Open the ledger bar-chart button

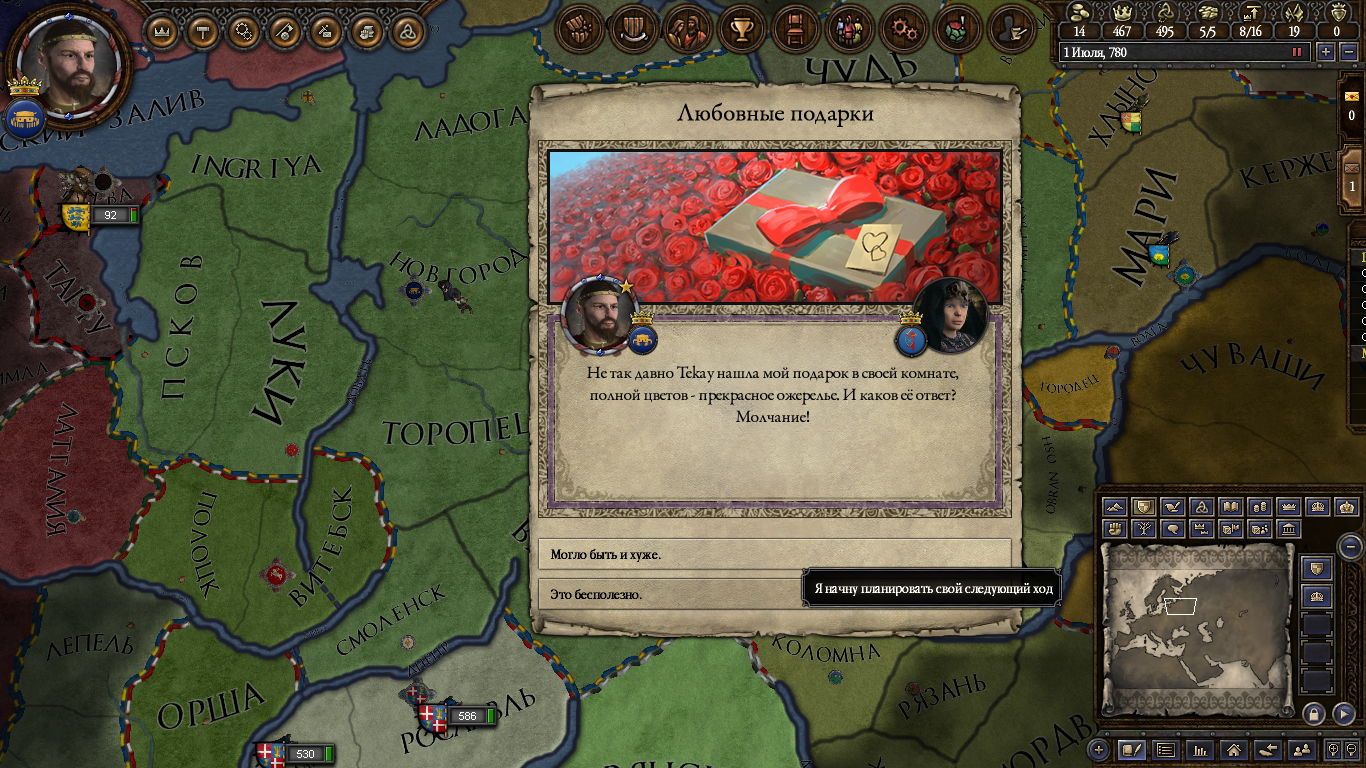[1200, 749]
